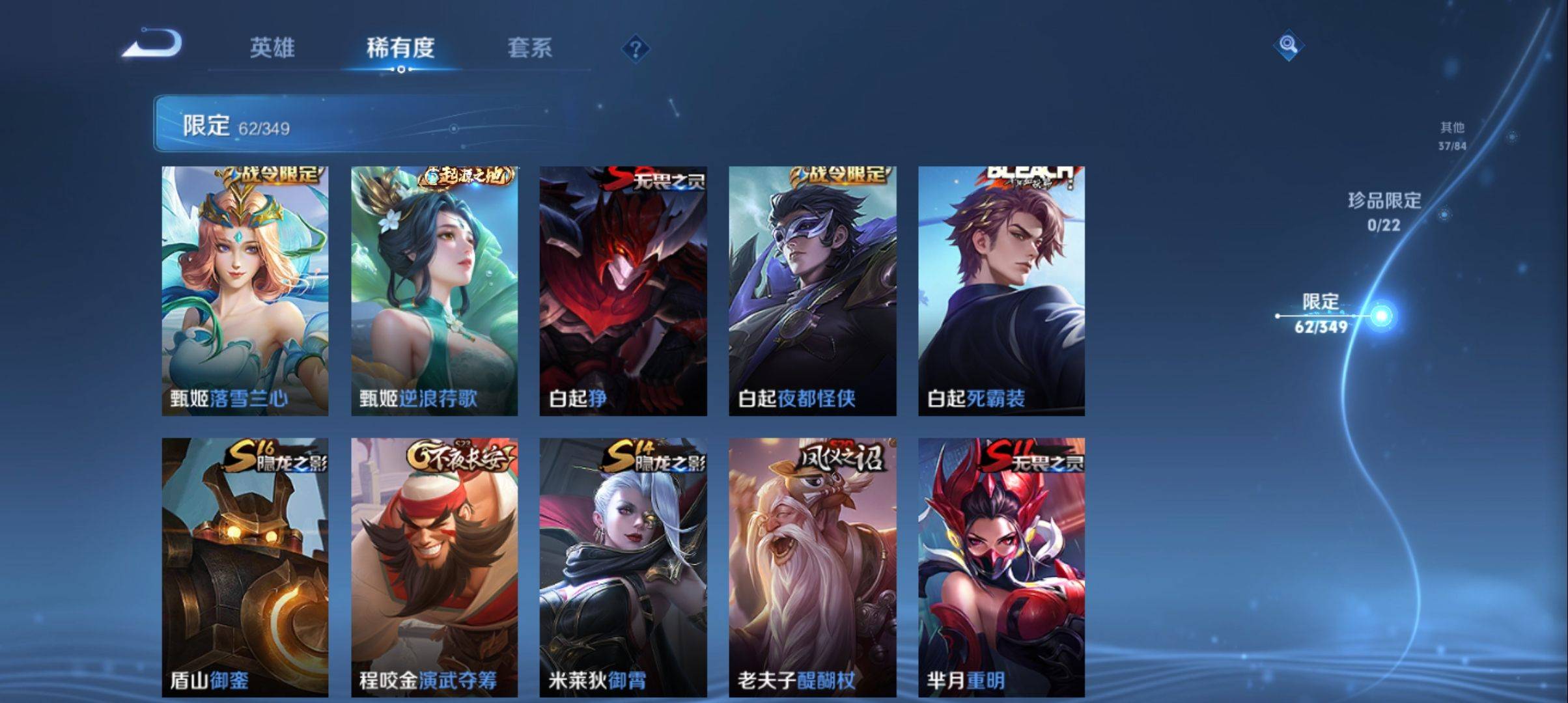Click the BLEACH logo badge on 白起死霸装 skin
Viewport: 1568px width, 703px height.
click(1029, 175)
